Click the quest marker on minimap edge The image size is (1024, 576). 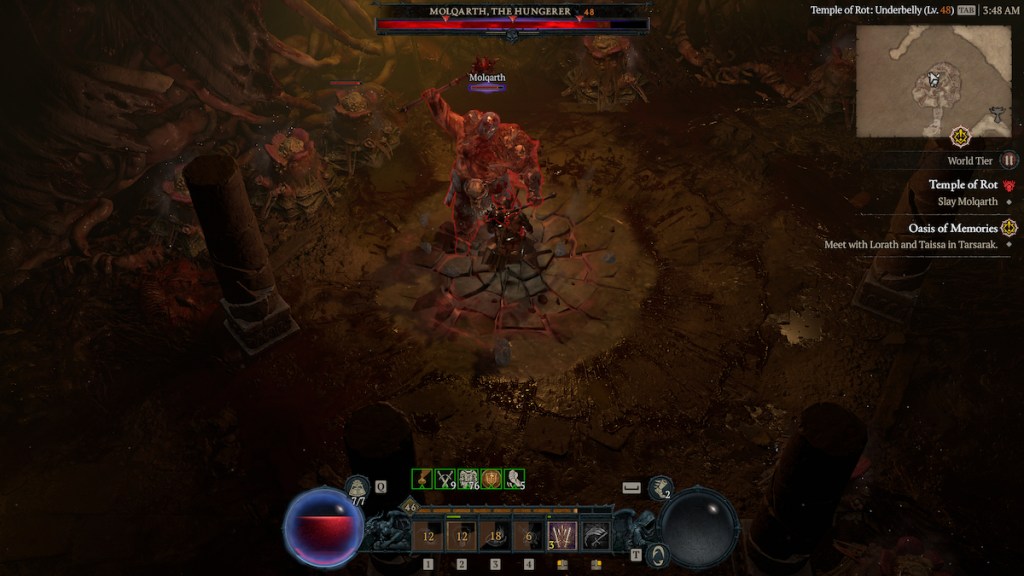click(961, 136)
